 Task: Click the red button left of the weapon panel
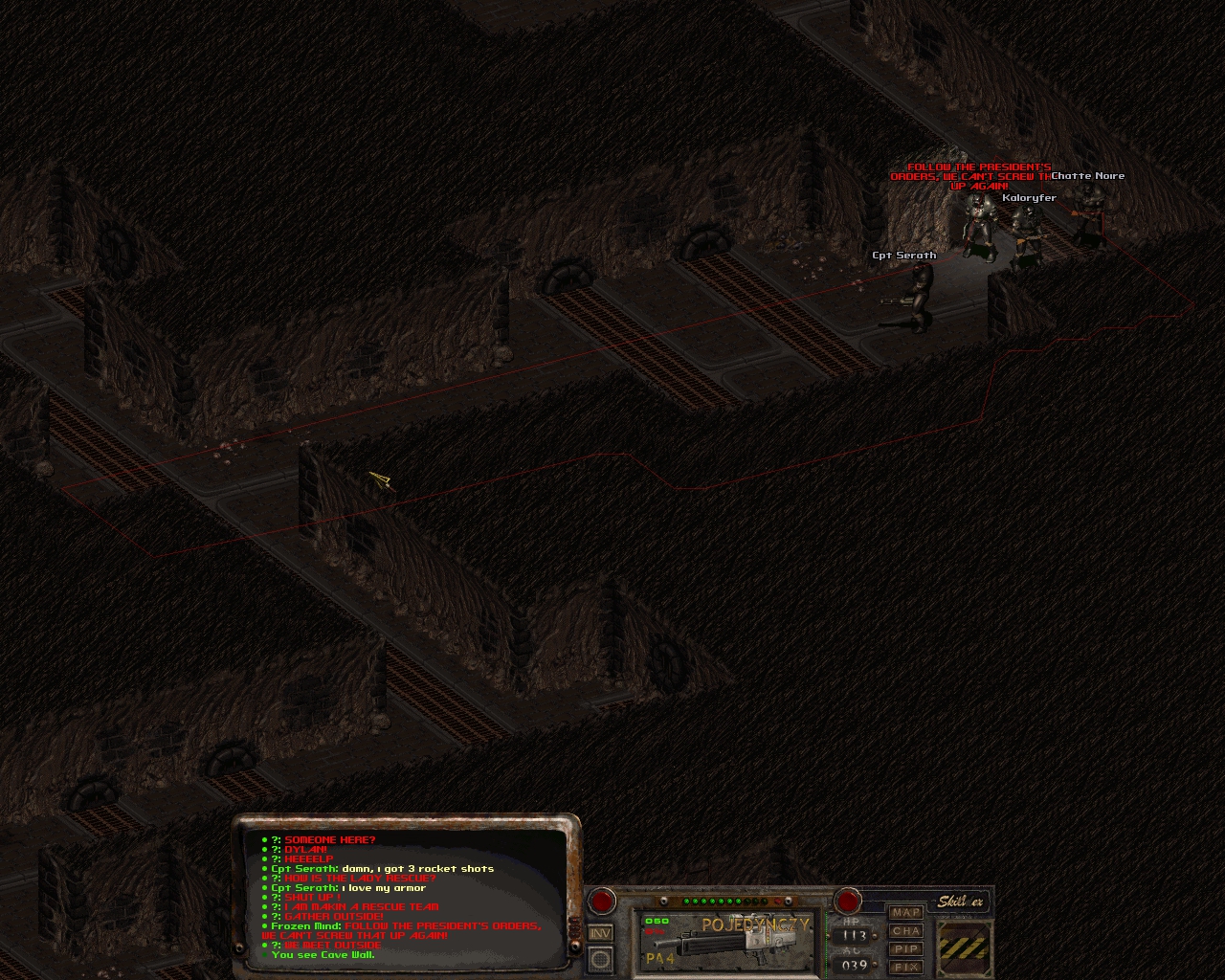point(601,901)
